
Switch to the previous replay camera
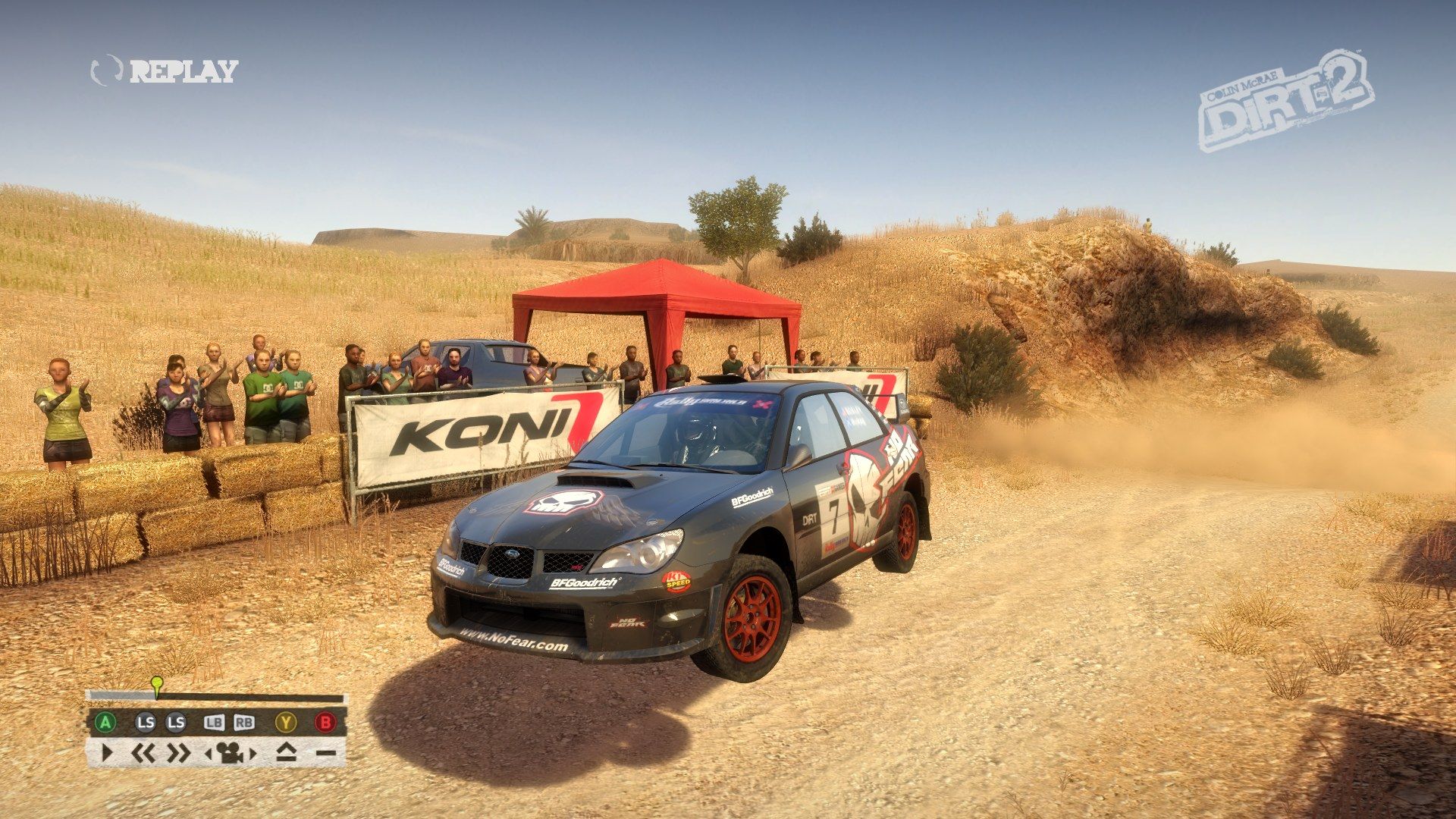[209, 754]
